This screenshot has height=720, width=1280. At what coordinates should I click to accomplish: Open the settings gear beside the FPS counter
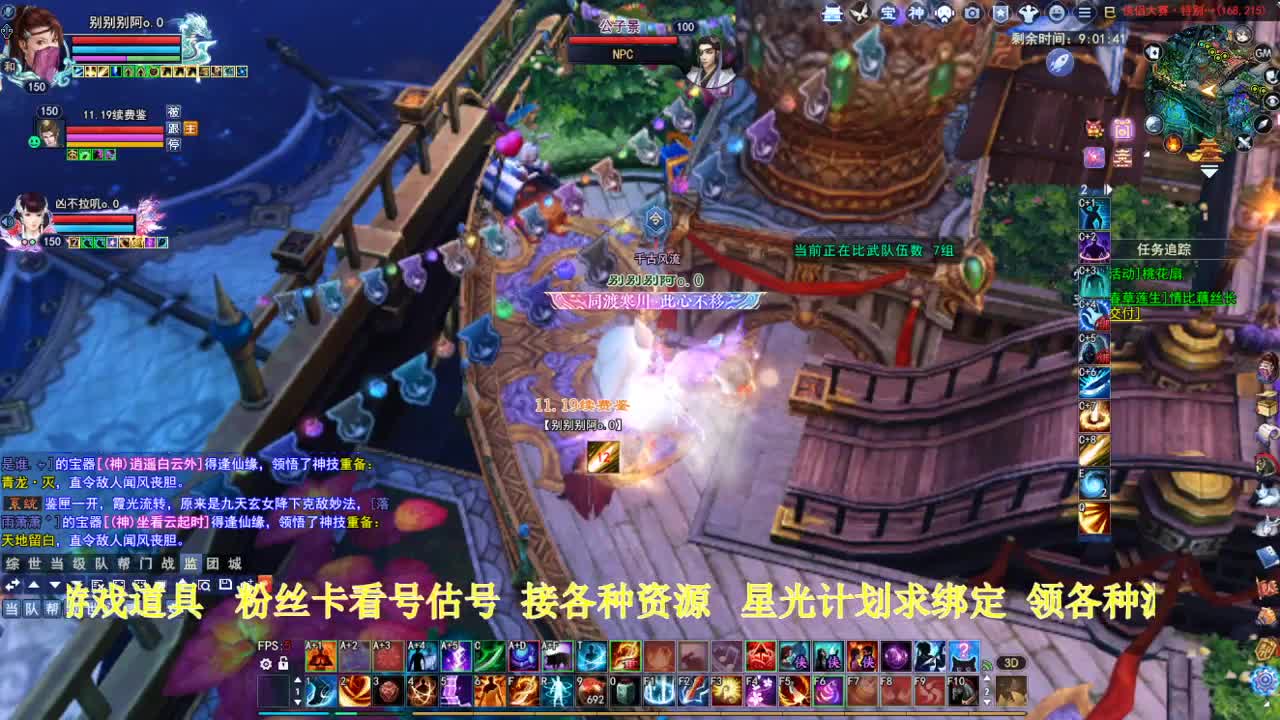click(x=265, y=664)
